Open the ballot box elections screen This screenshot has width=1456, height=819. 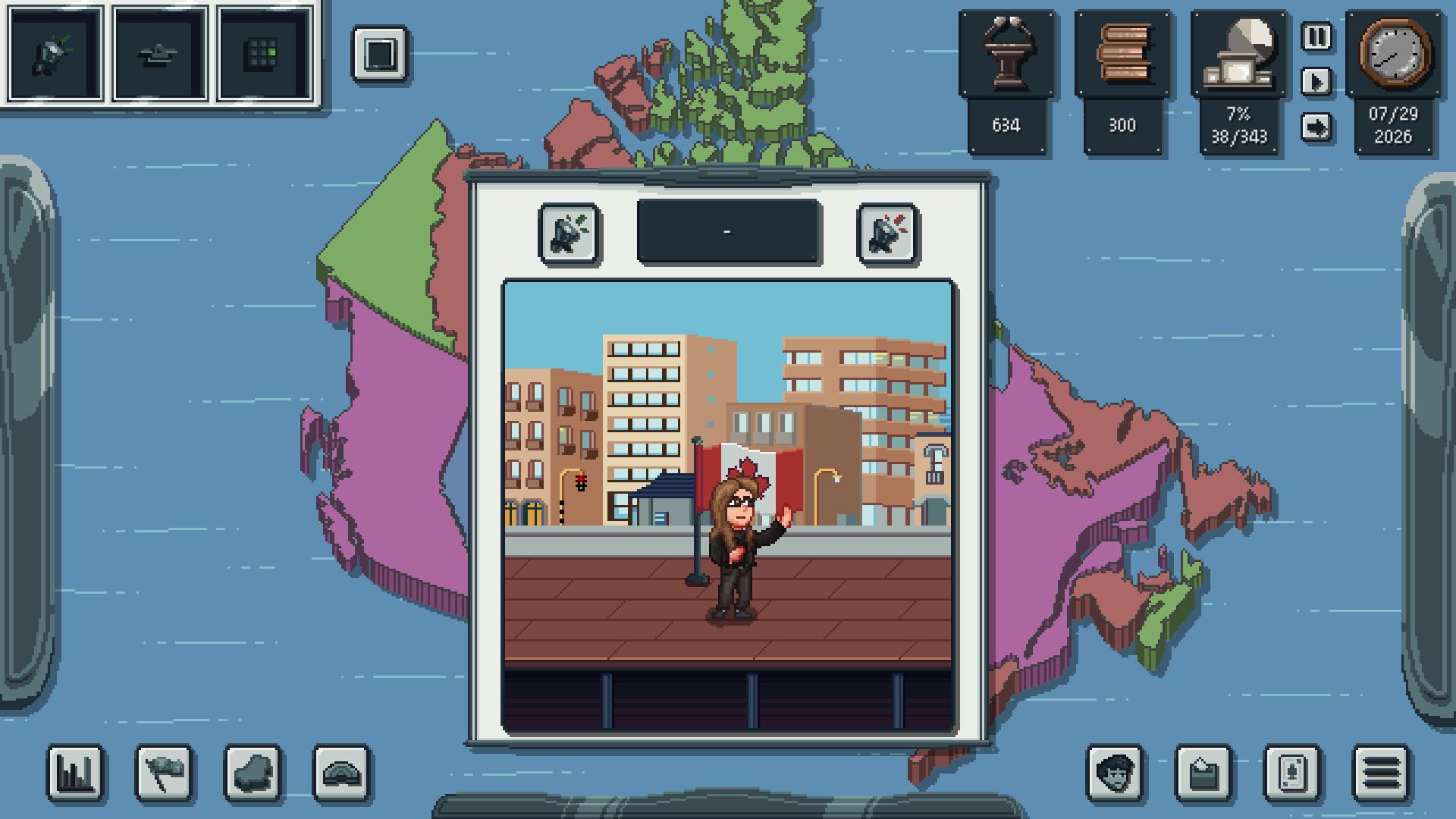point(1203,773)
